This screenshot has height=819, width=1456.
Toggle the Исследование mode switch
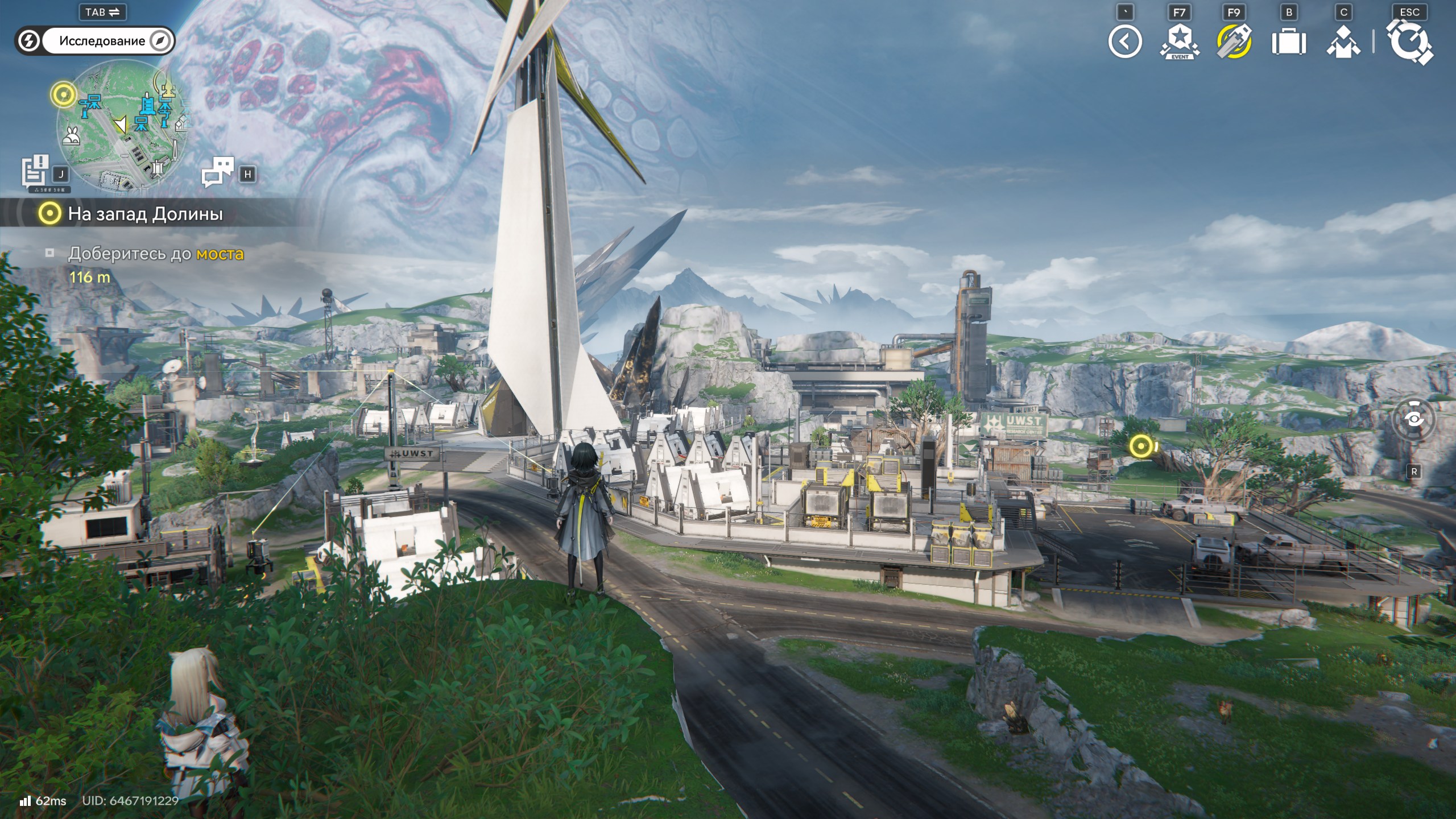point(95,41)
